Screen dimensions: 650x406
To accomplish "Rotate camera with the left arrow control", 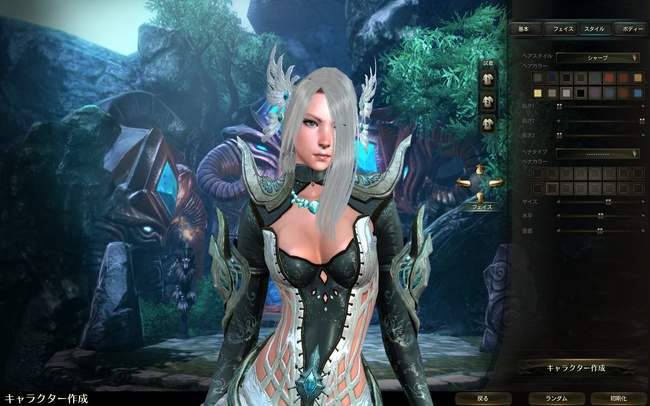I will point(462,182).
